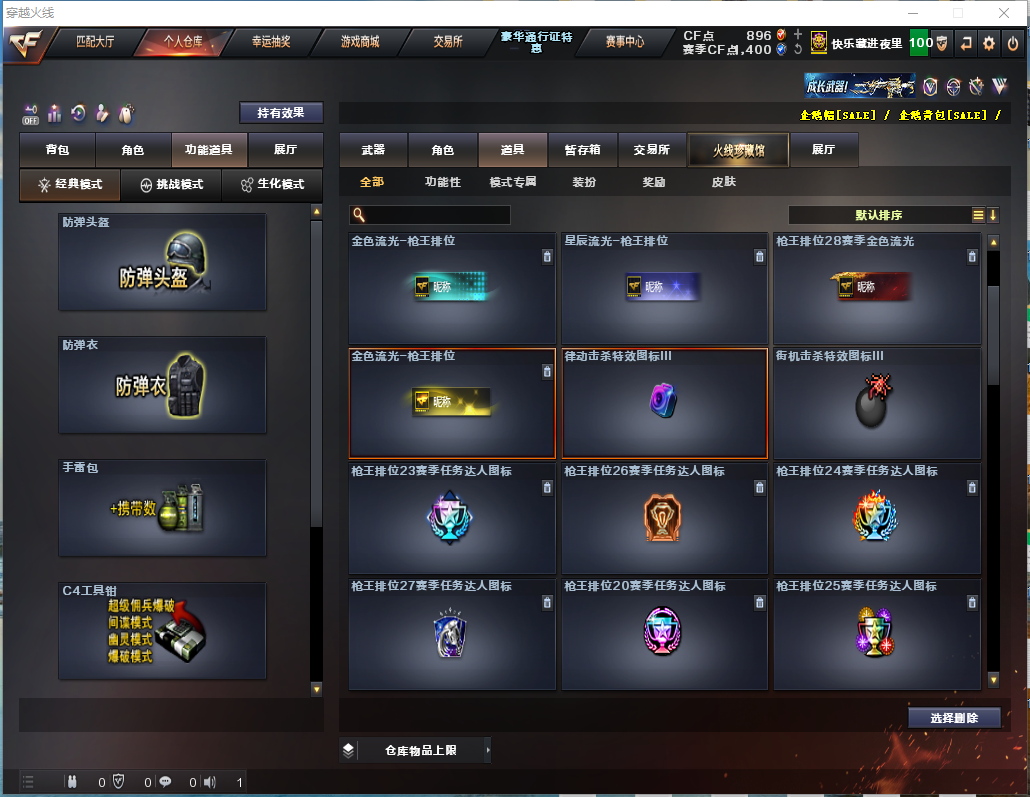The height and width of the screenshot is (797, 1030).
Task: Switch to the 背包 backpack tab
Action: click(57, 150)
